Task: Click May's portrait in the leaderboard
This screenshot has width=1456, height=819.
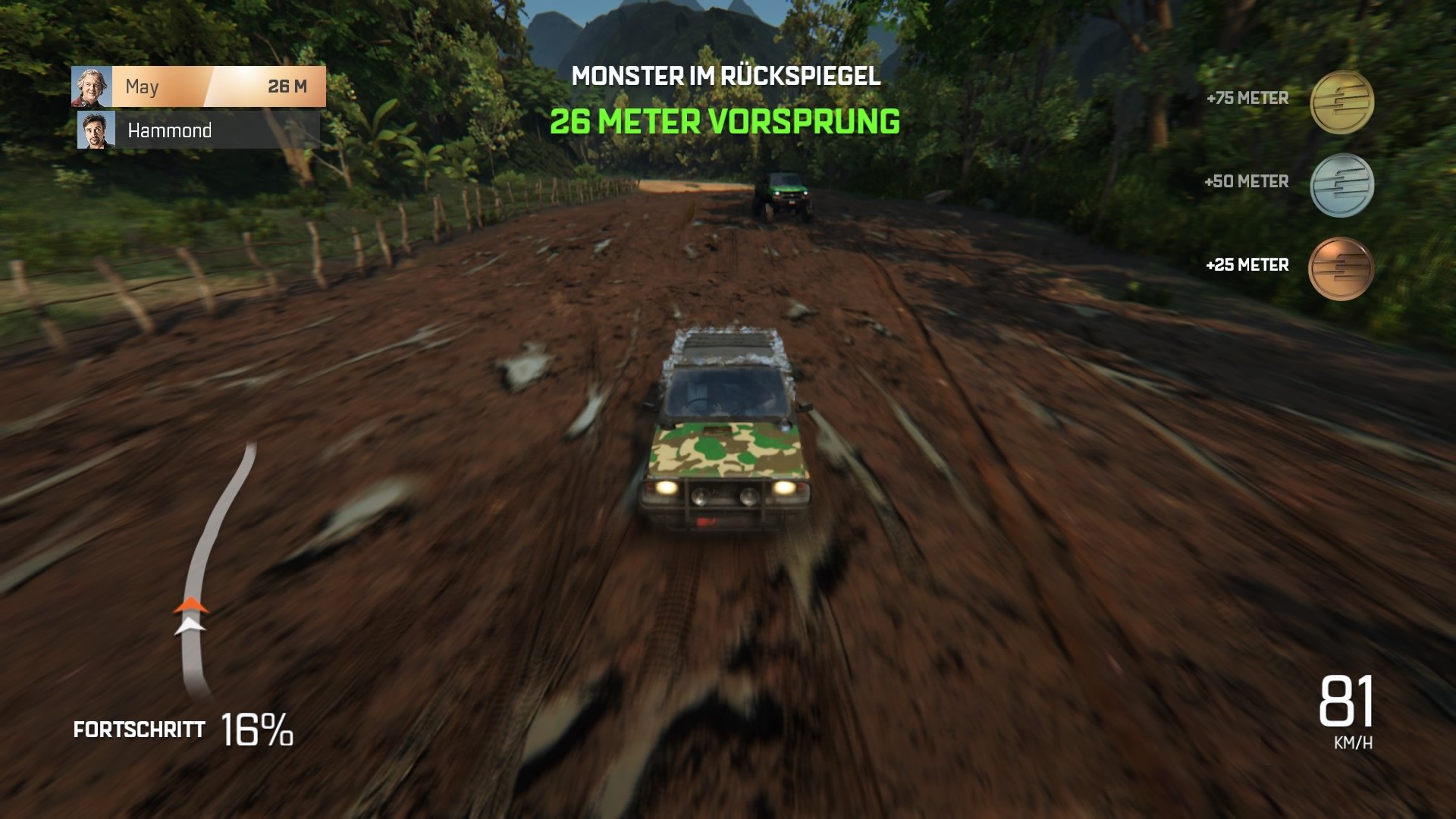Action: [x=92, y=87]
